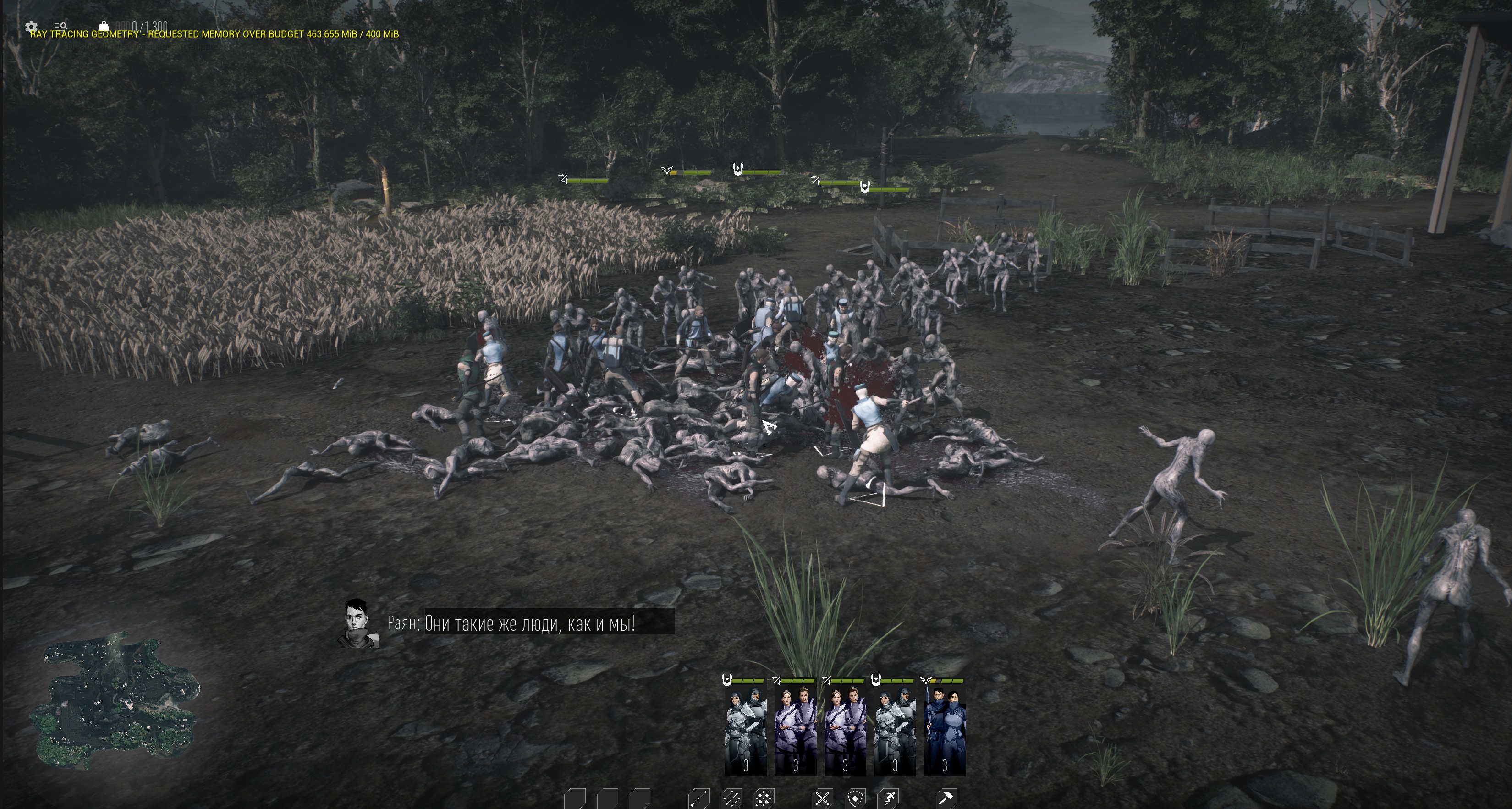Activate the running man sprint command
The image size is (1512, 809).
click(888, 798)
